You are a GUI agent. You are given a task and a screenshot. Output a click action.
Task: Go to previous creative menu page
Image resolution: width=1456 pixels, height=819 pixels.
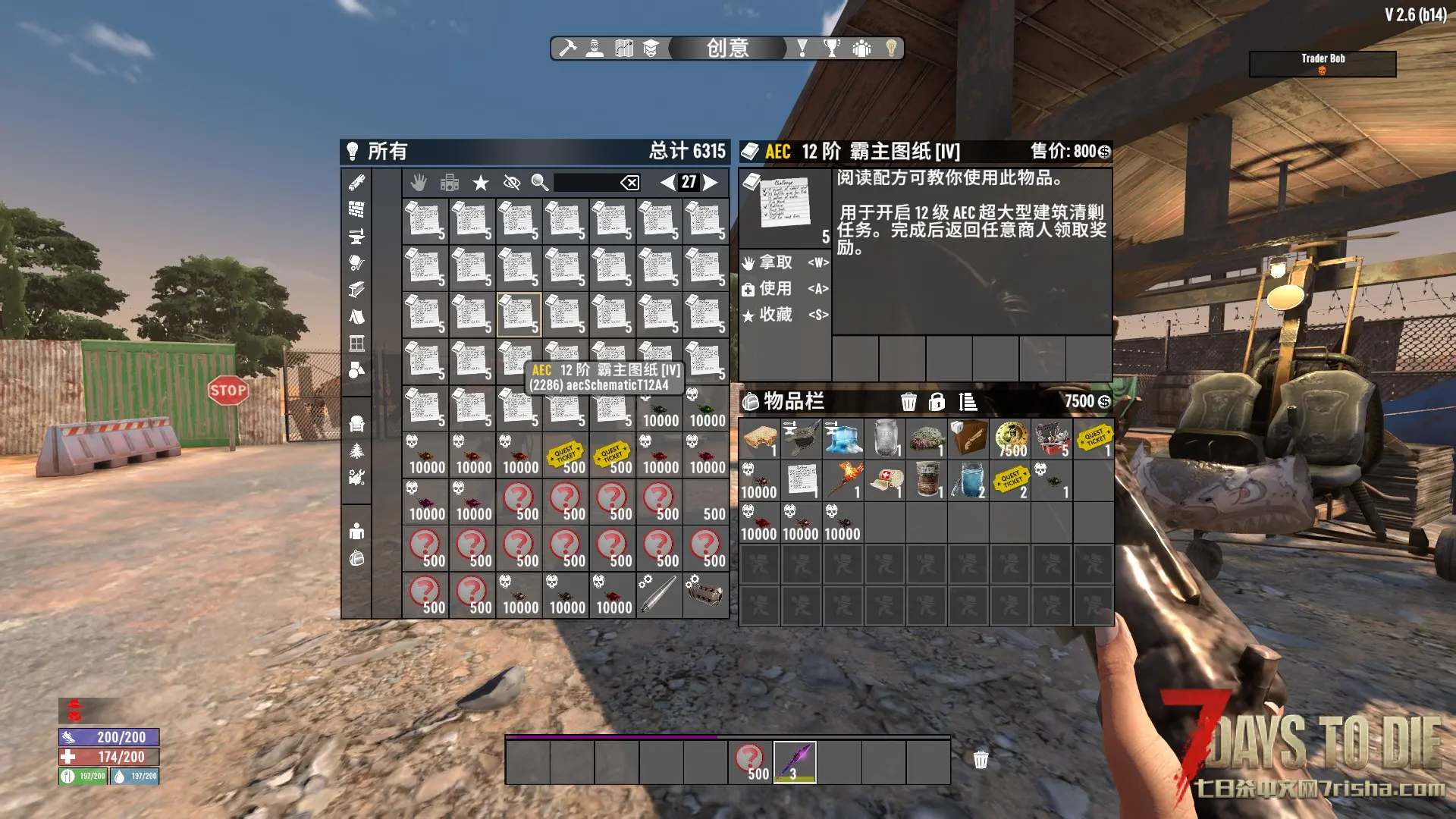tap(667, 182)
